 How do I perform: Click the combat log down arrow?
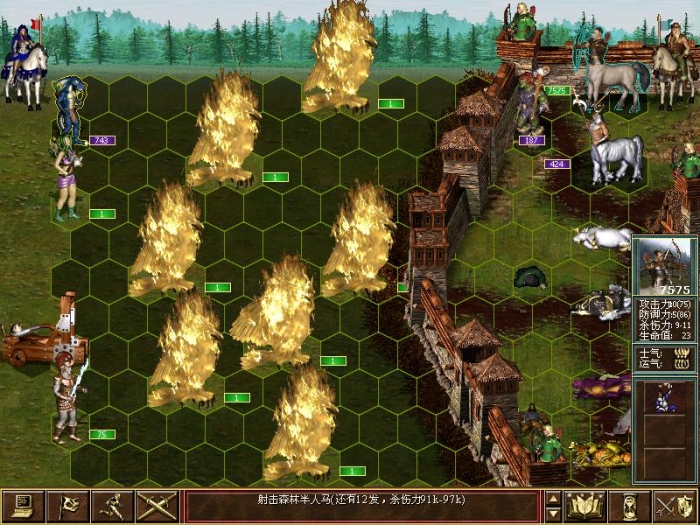(553, 514)
